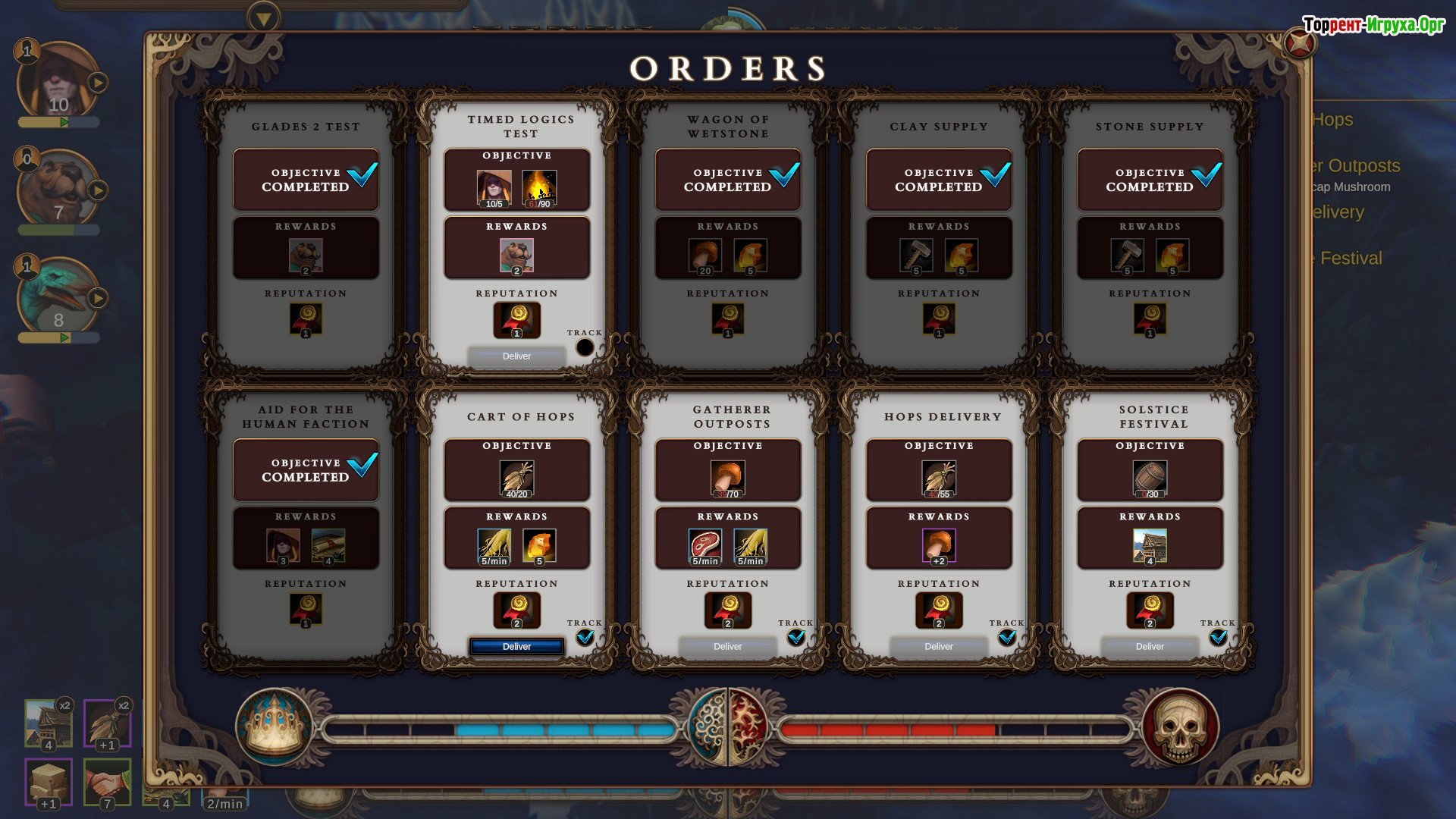Viewport: 1456px width, 819px height.
Task: Select the hooded human species portrait
Action: coord(57,82)
